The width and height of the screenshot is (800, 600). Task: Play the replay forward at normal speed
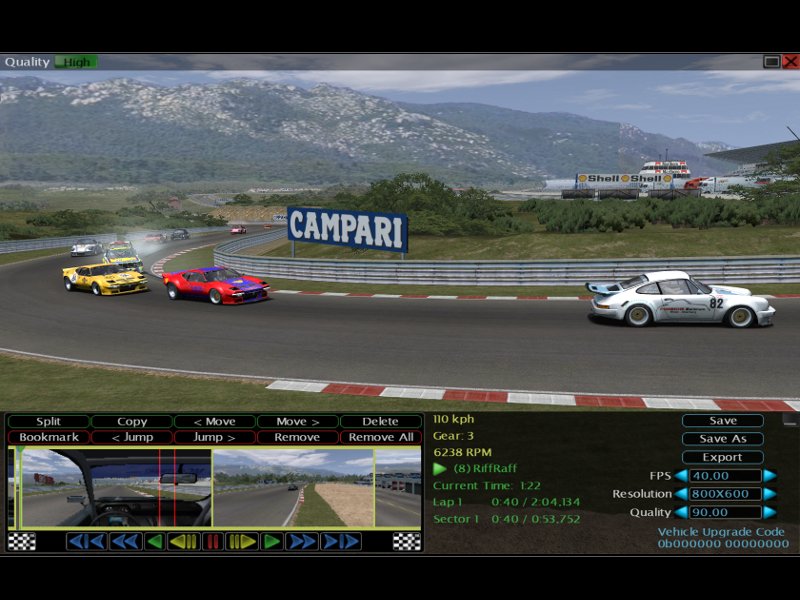[271, 541]
